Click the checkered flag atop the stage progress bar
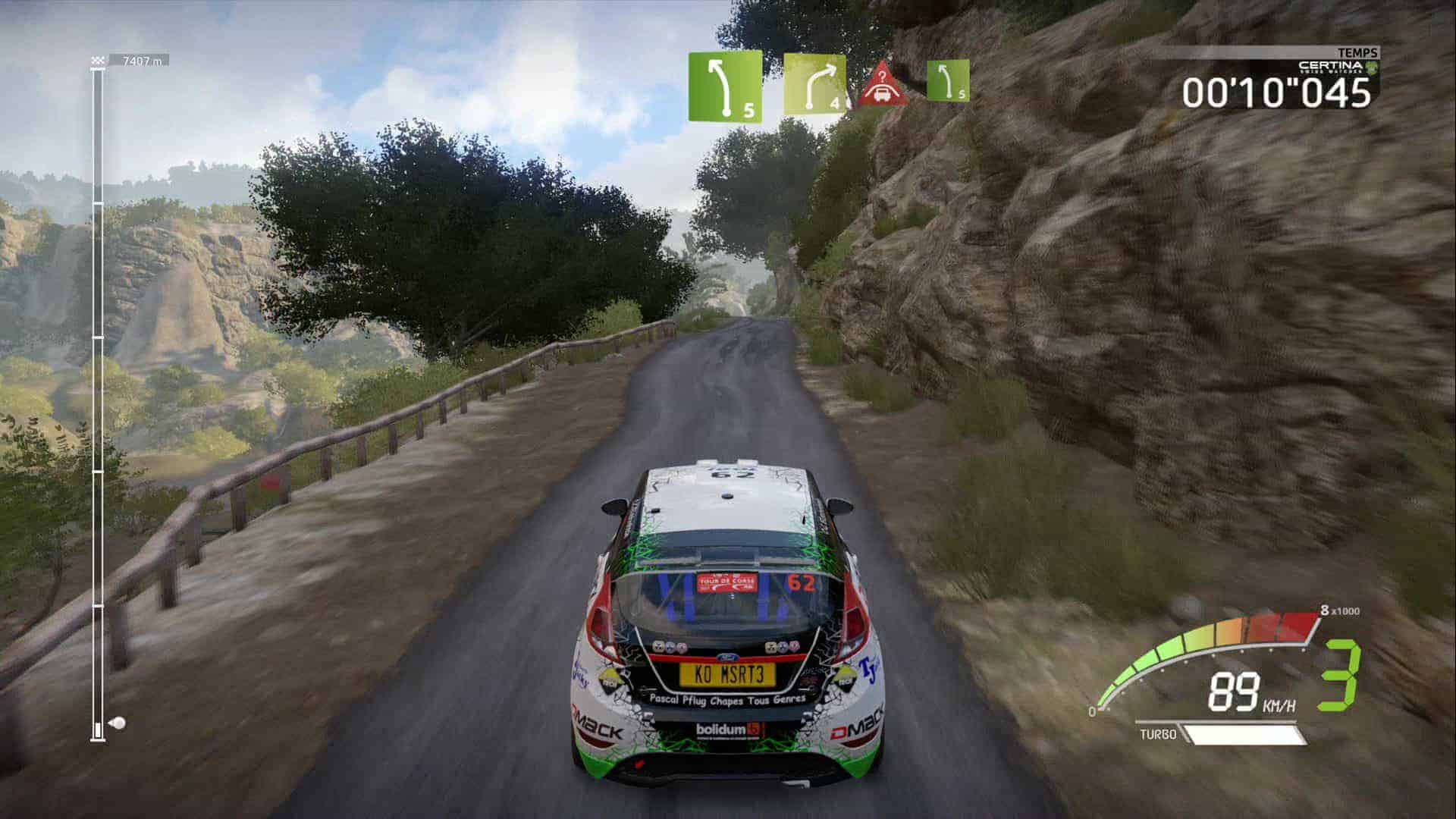The height and width of the screenshot is (819, 1456). (x=97, y=60)
